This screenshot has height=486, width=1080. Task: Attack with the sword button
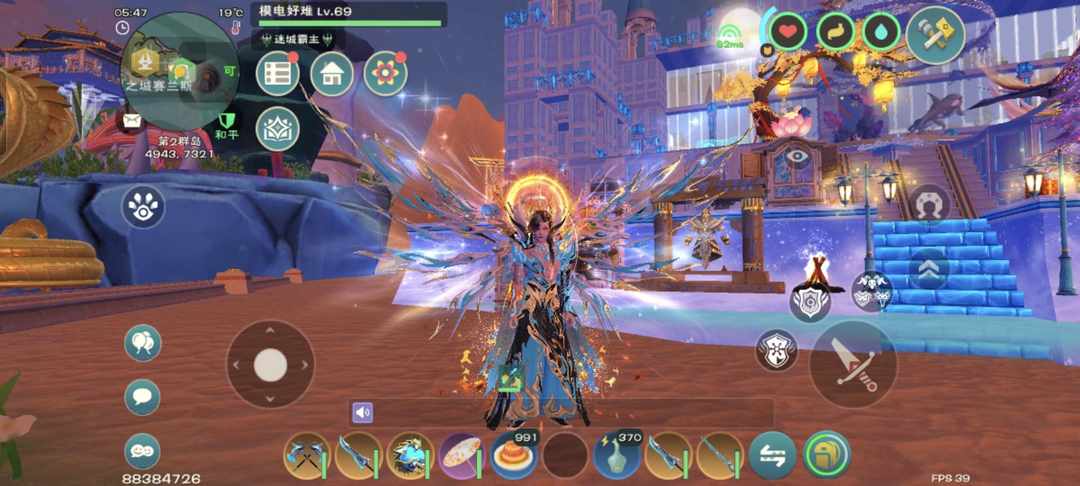tap(853, 364)
